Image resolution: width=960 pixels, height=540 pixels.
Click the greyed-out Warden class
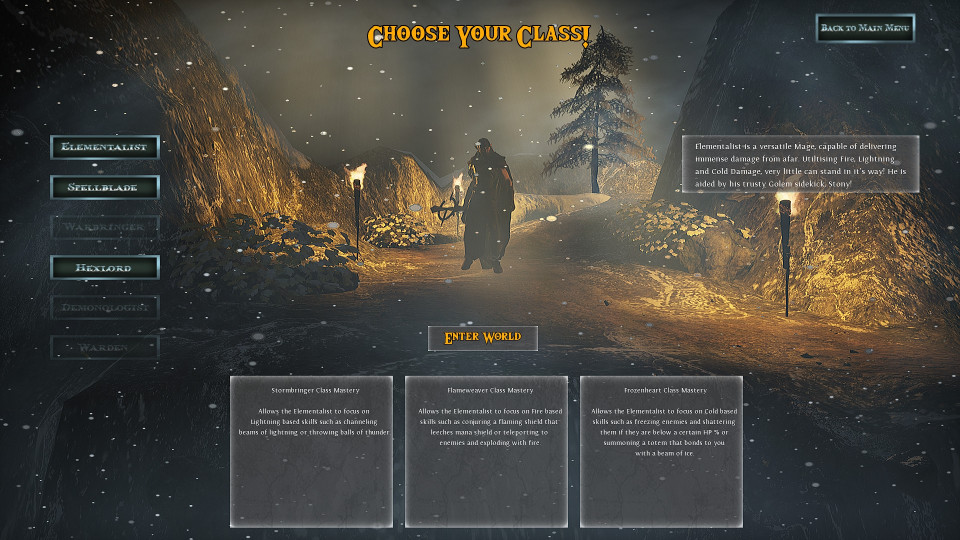point(105,347)
